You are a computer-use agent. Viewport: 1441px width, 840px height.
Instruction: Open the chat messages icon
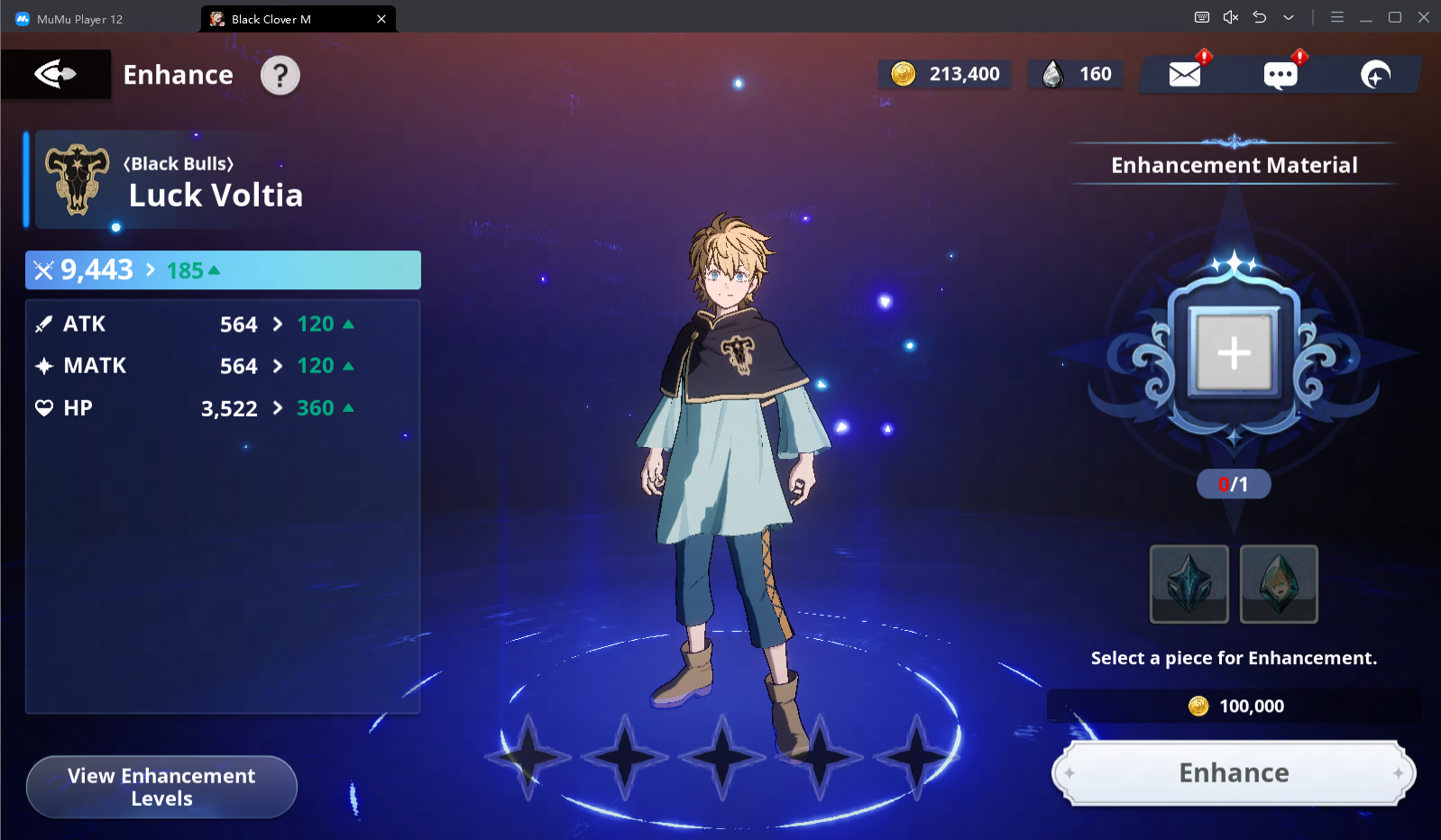1279,75
